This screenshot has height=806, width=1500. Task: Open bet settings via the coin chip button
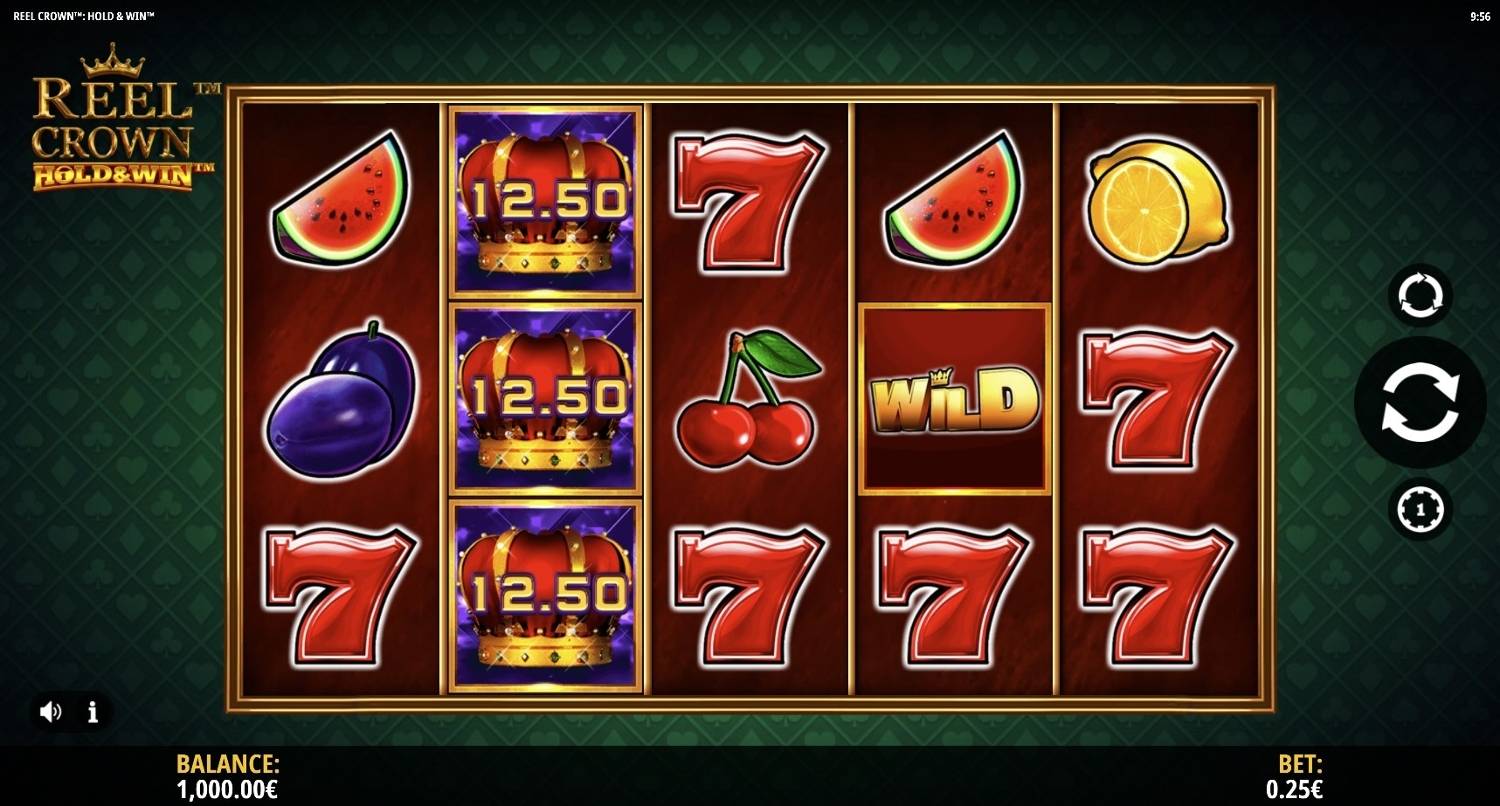point(1420,510)
